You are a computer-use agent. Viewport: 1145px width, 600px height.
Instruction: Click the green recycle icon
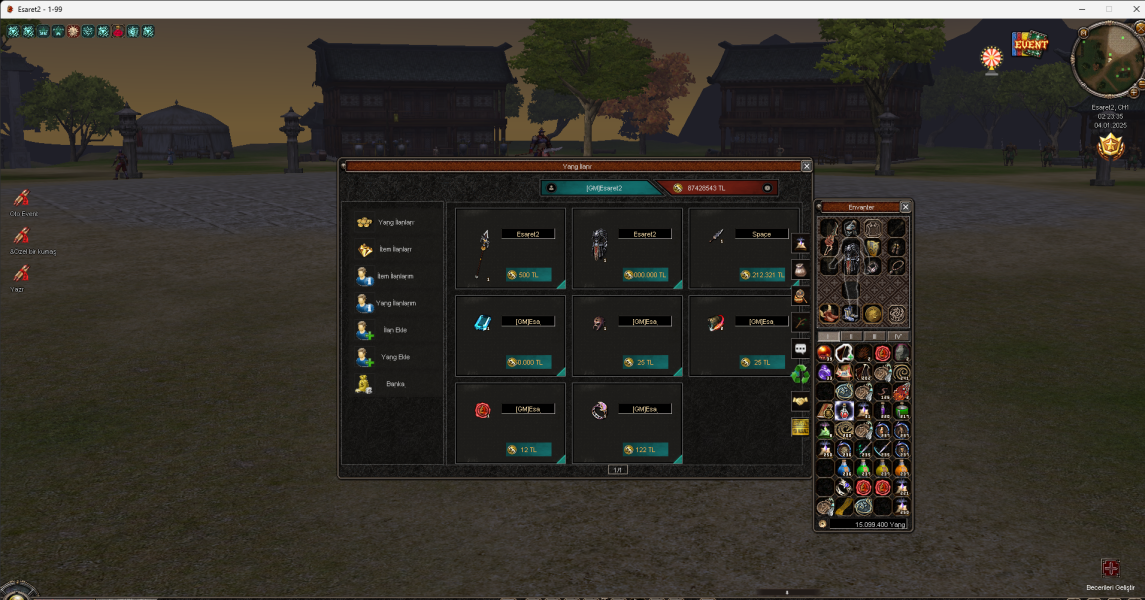pos(800,374)
